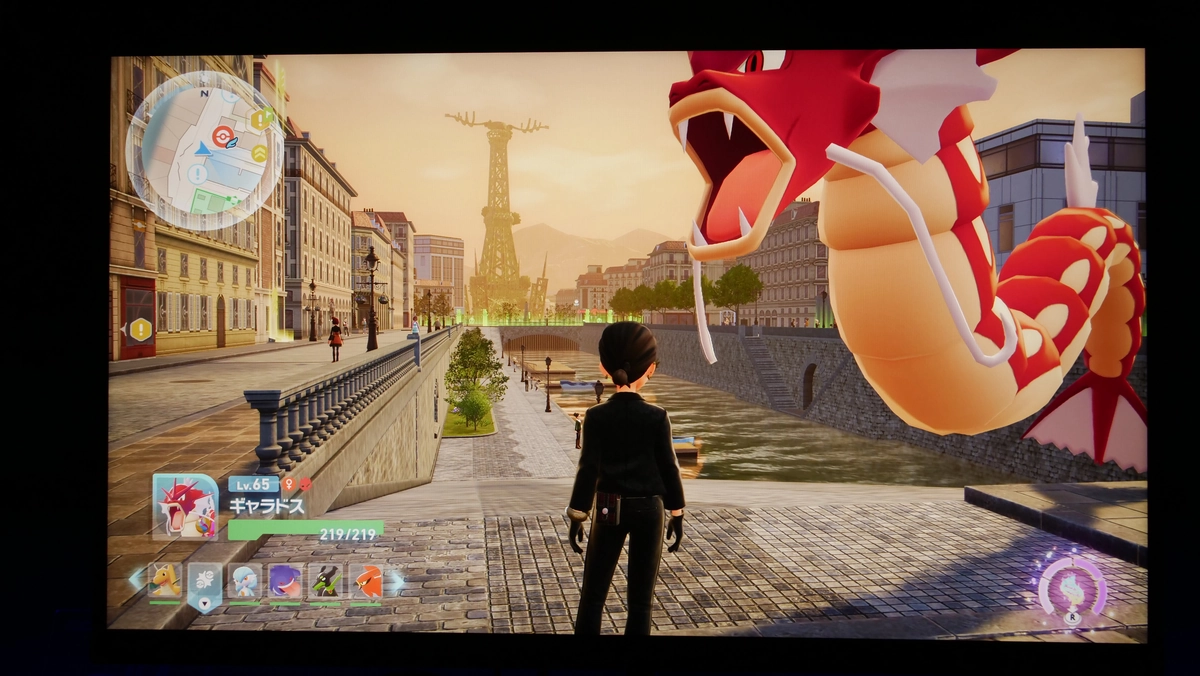Select the Gardevoir party slot
Screen dimensions: 1200x676
(x=244, y=580)
